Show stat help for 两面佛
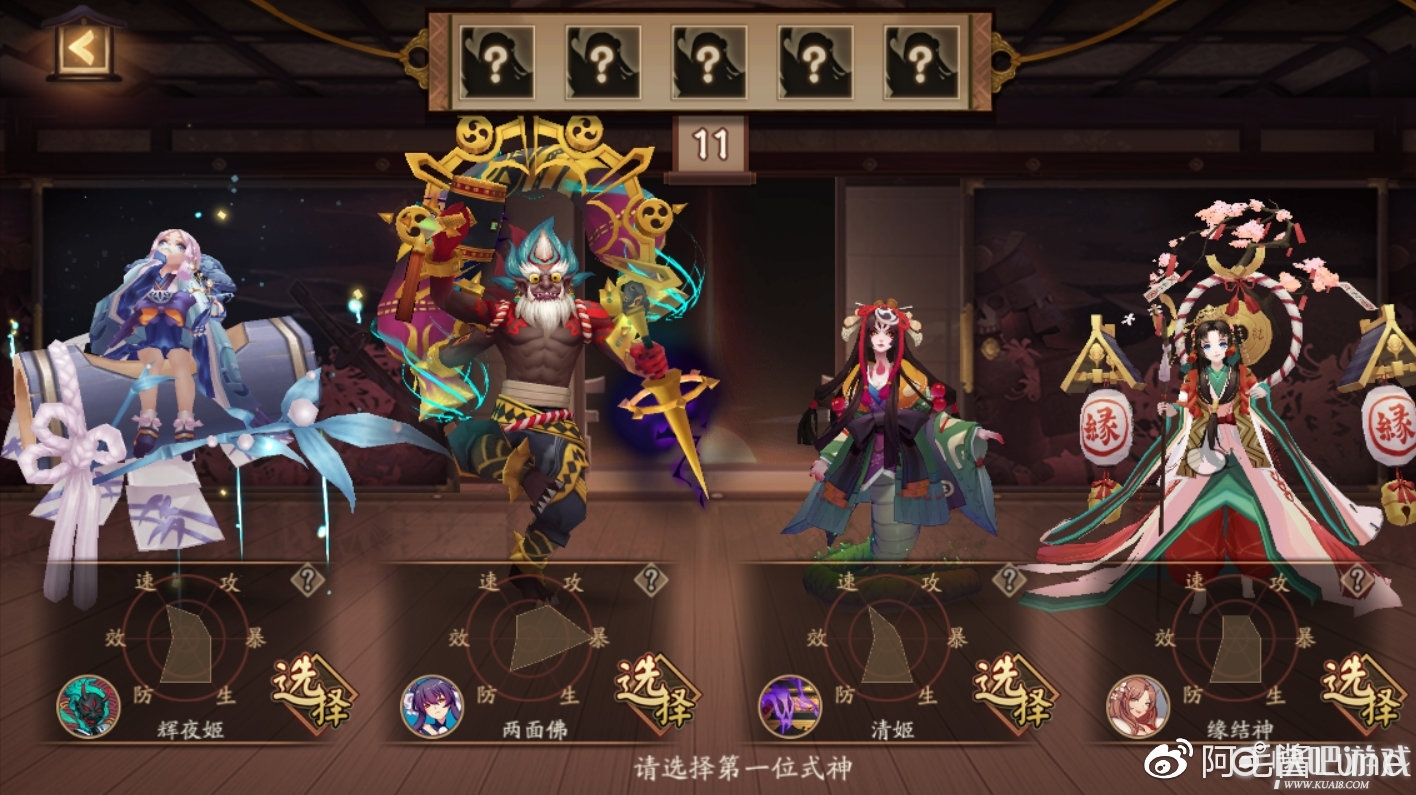 [x=652, y=578]
